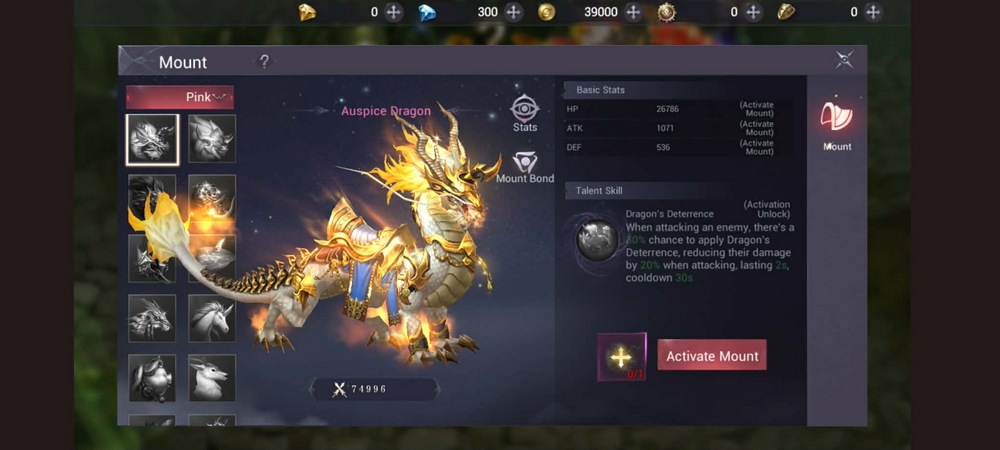Screen dimensions: 1000x450
Task: Add yellow gems using its plus button
Action: [394, 12]
